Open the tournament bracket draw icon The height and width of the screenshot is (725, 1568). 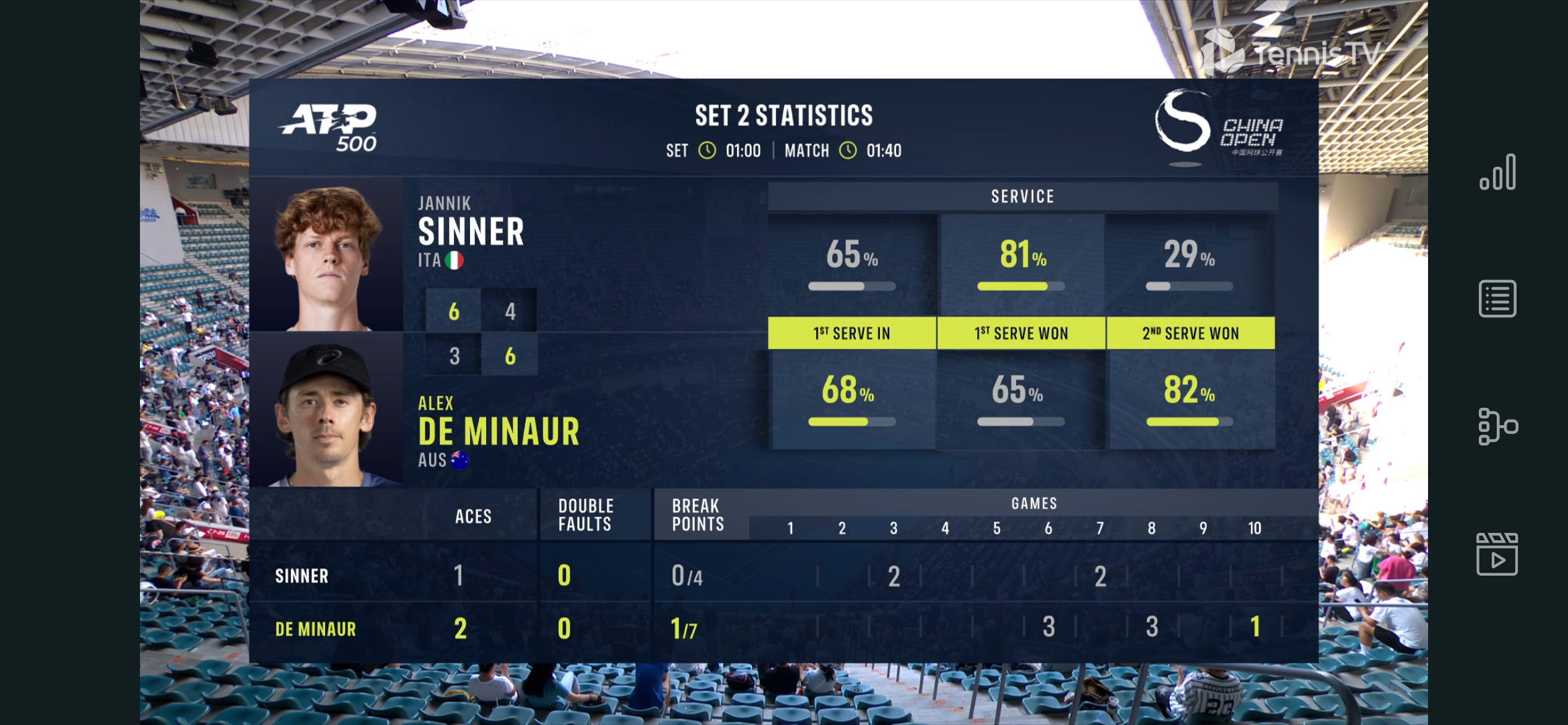click(x=1497, y=426)
